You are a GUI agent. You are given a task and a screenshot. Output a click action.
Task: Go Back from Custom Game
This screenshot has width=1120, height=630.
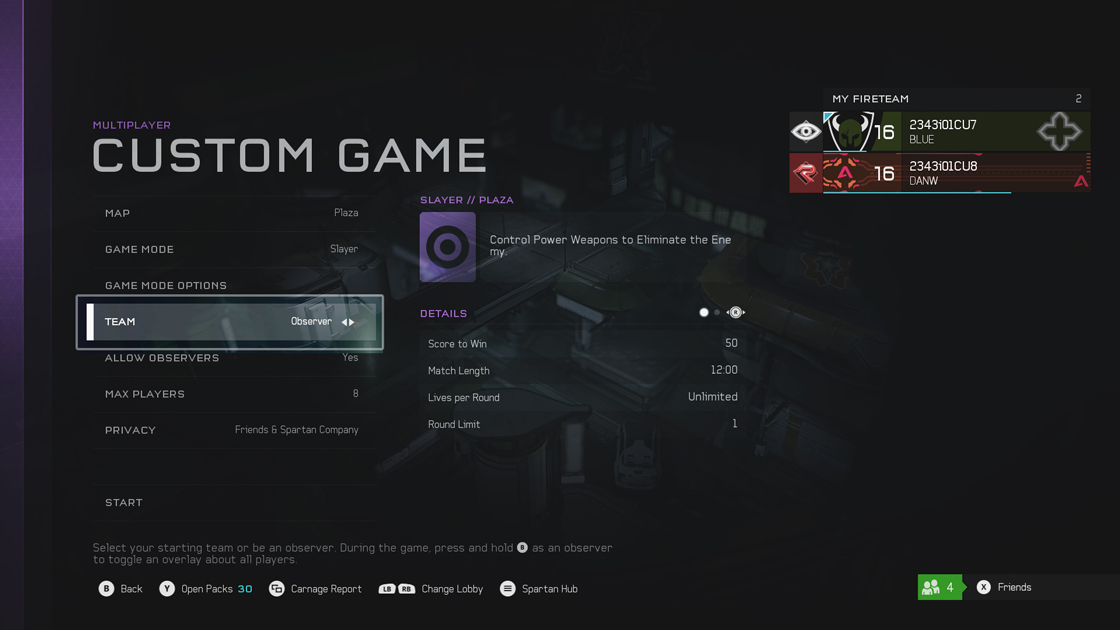(120, 589)
